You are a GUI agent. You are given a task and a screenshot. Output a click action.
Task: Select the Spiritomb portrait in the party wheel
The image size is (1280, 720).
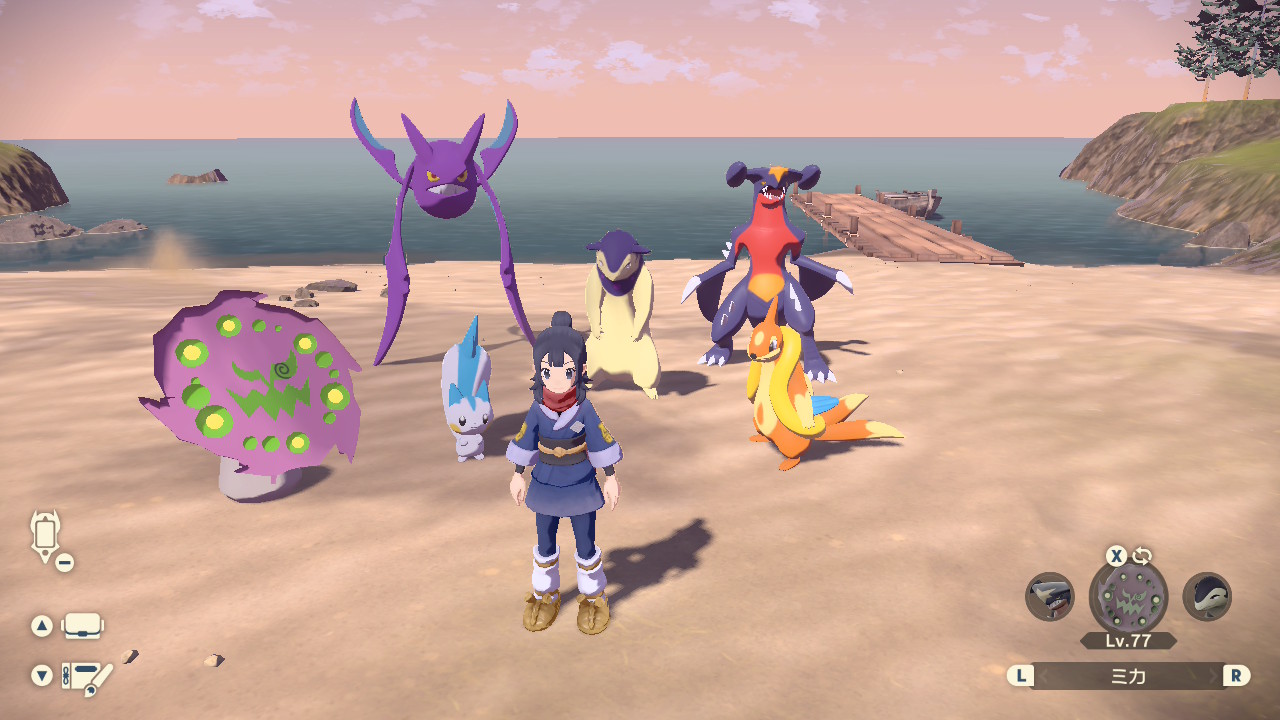click(1128, 598)
